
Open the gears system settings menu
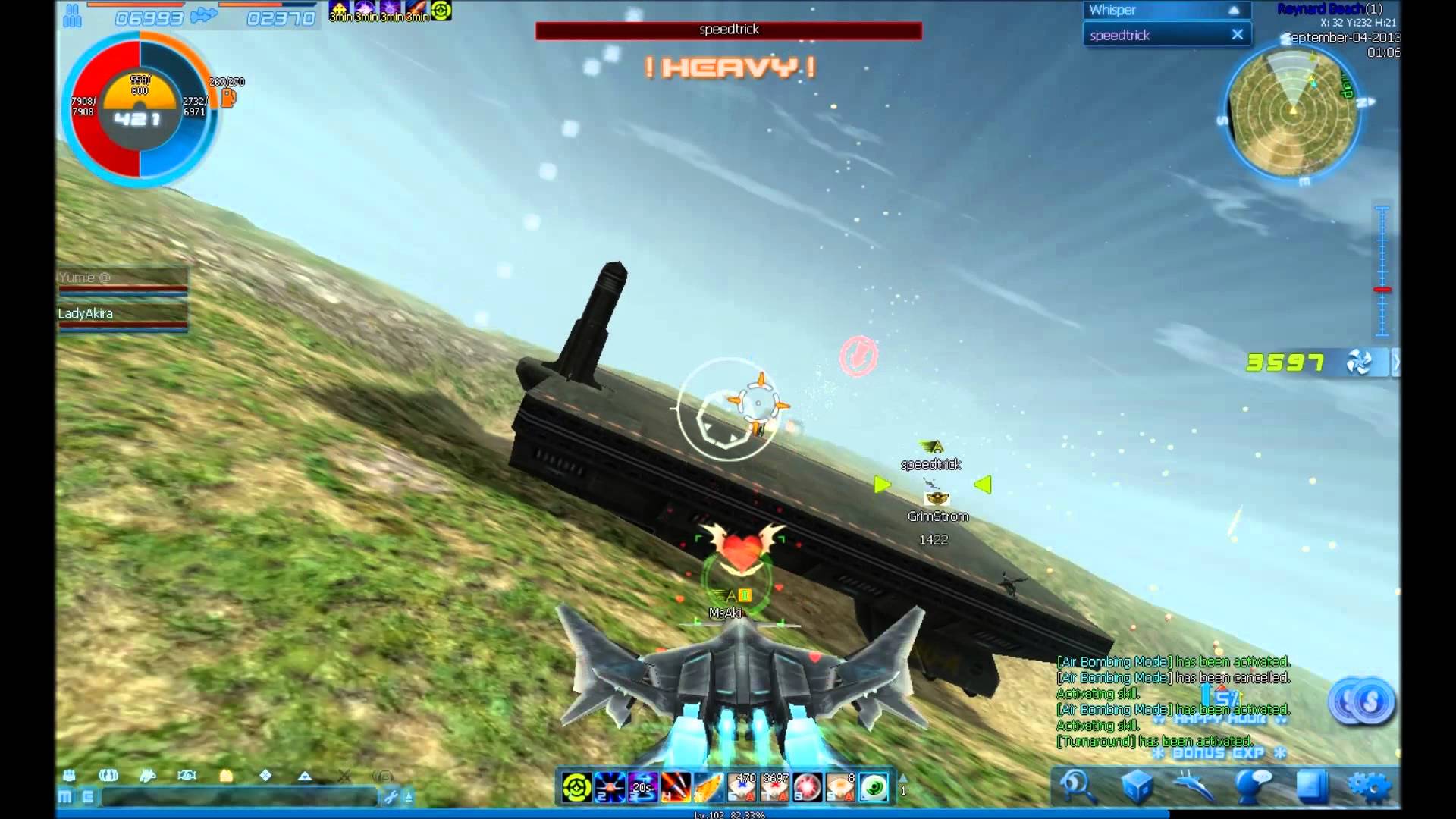(x=1369, y=786)
